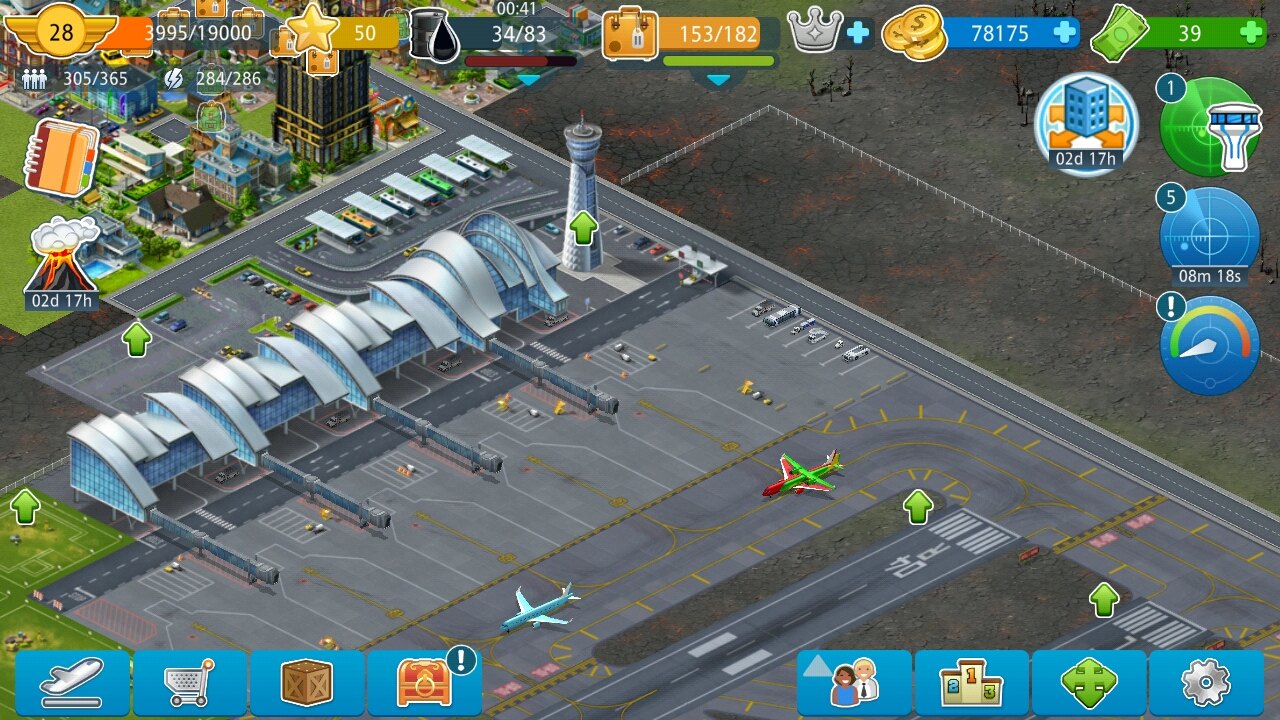
Task: Expand the passenger luggage counter dropdown arrow
Action: [x=718, y=79]
